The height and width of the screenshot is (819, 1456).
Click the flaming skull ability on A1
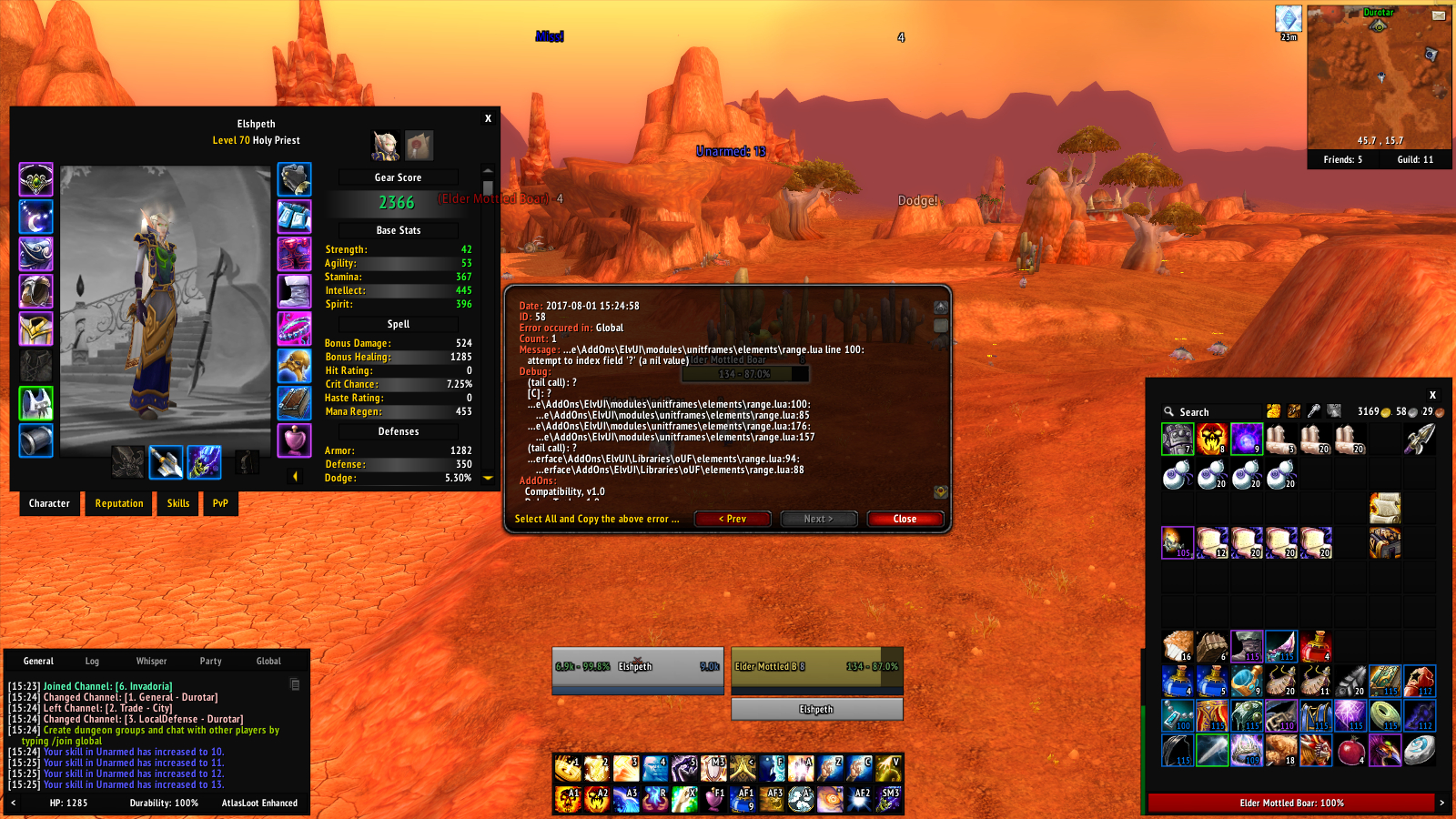pos(569,798)
